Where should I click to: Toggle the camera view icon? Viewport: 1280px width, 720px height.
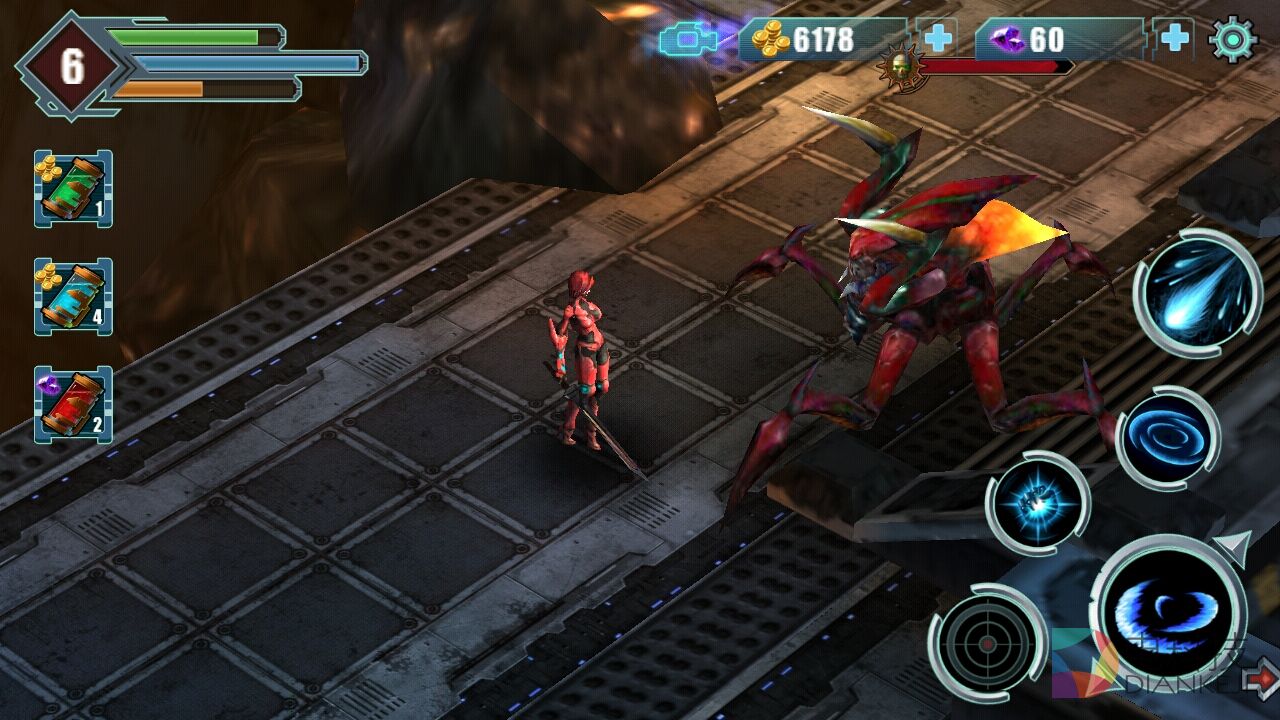click(689, 40)
